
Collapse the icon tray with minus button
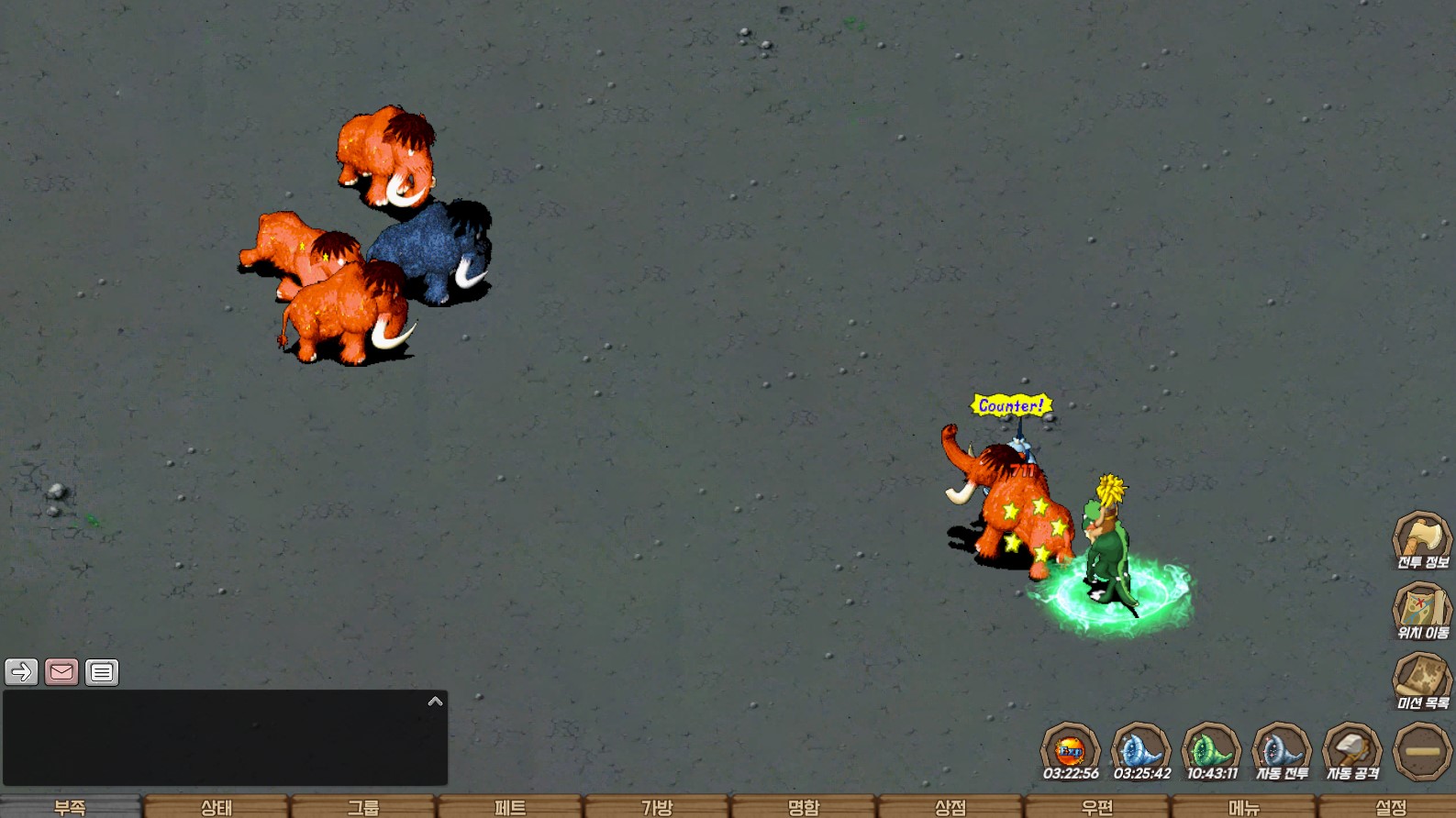[x=1422, y=751]
